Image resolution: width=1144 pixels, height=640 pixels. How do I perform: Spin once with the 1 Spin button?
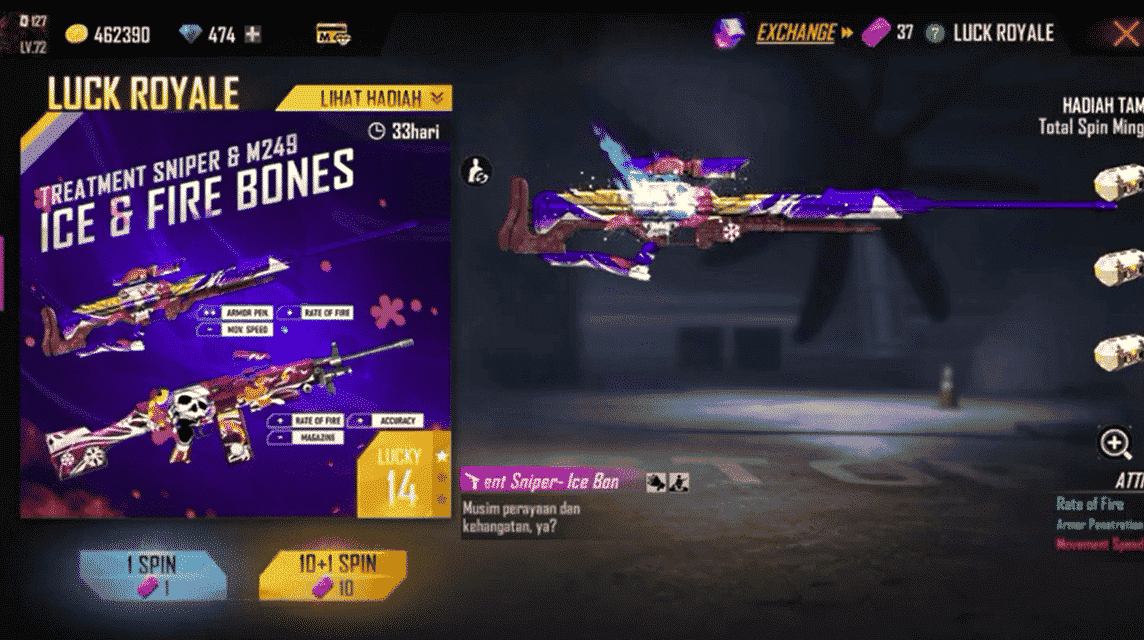153,575
